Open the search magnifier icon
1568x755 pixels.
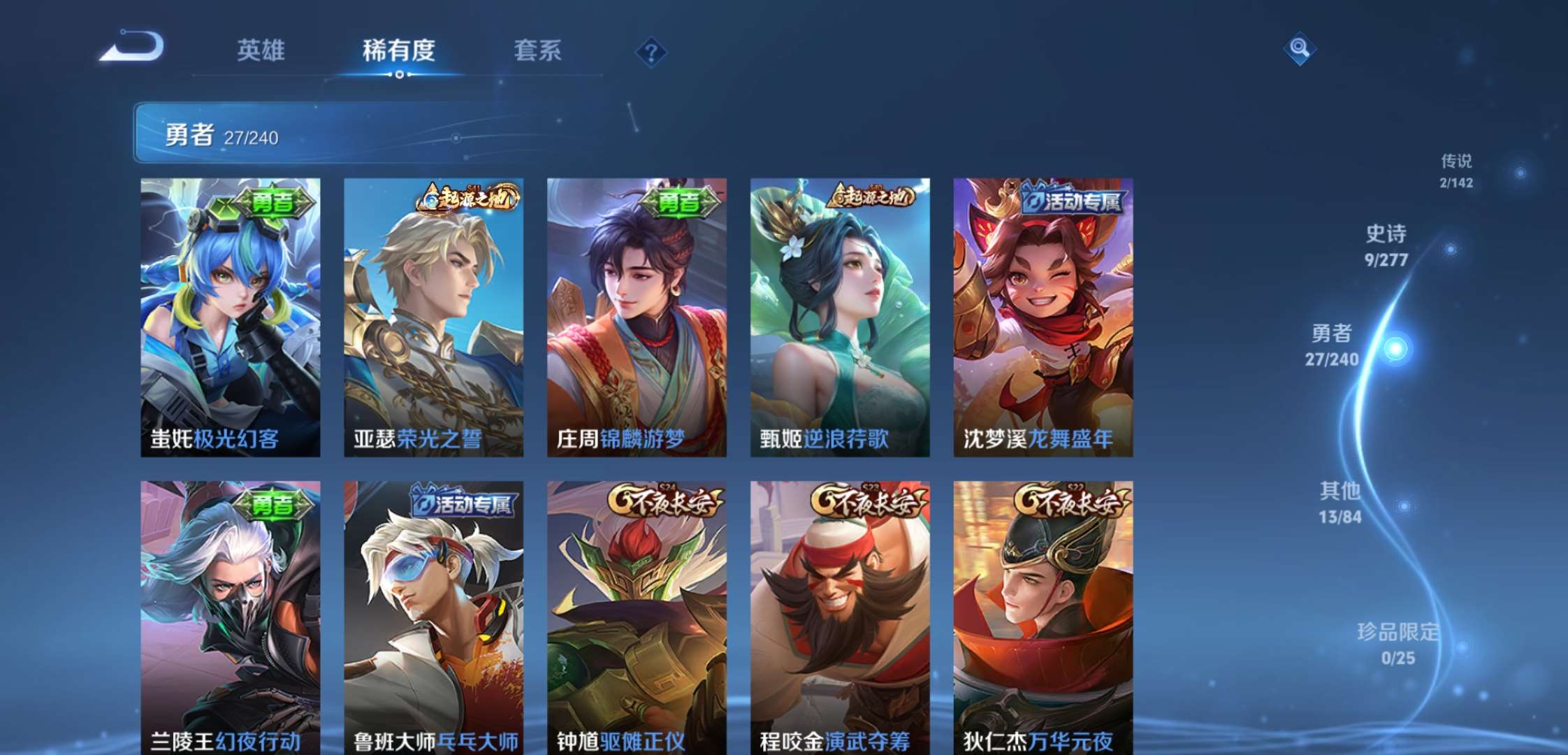[x=1301, y=49]
